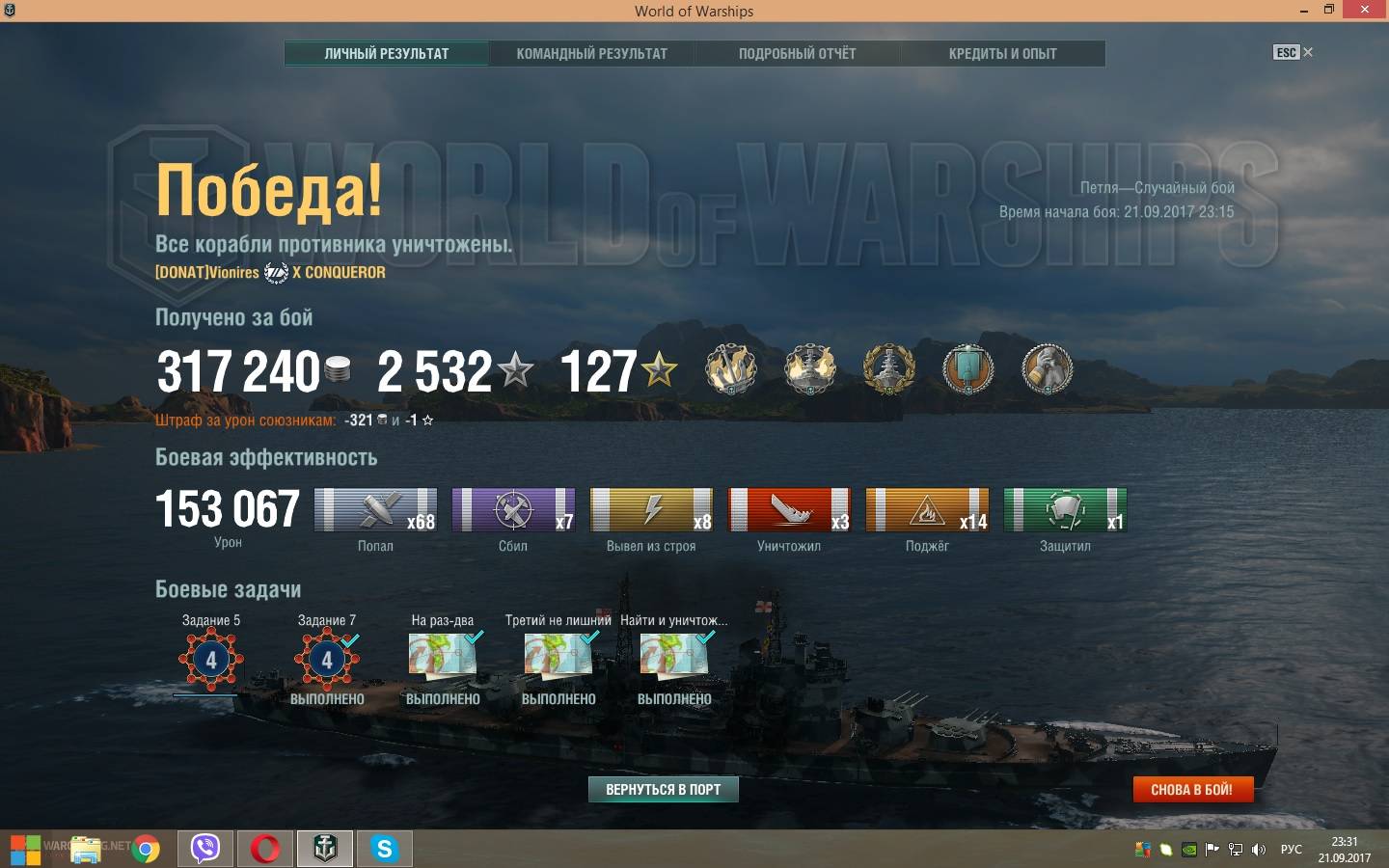Click the Вывел из строя x8 ribbon

click(651, 510)
